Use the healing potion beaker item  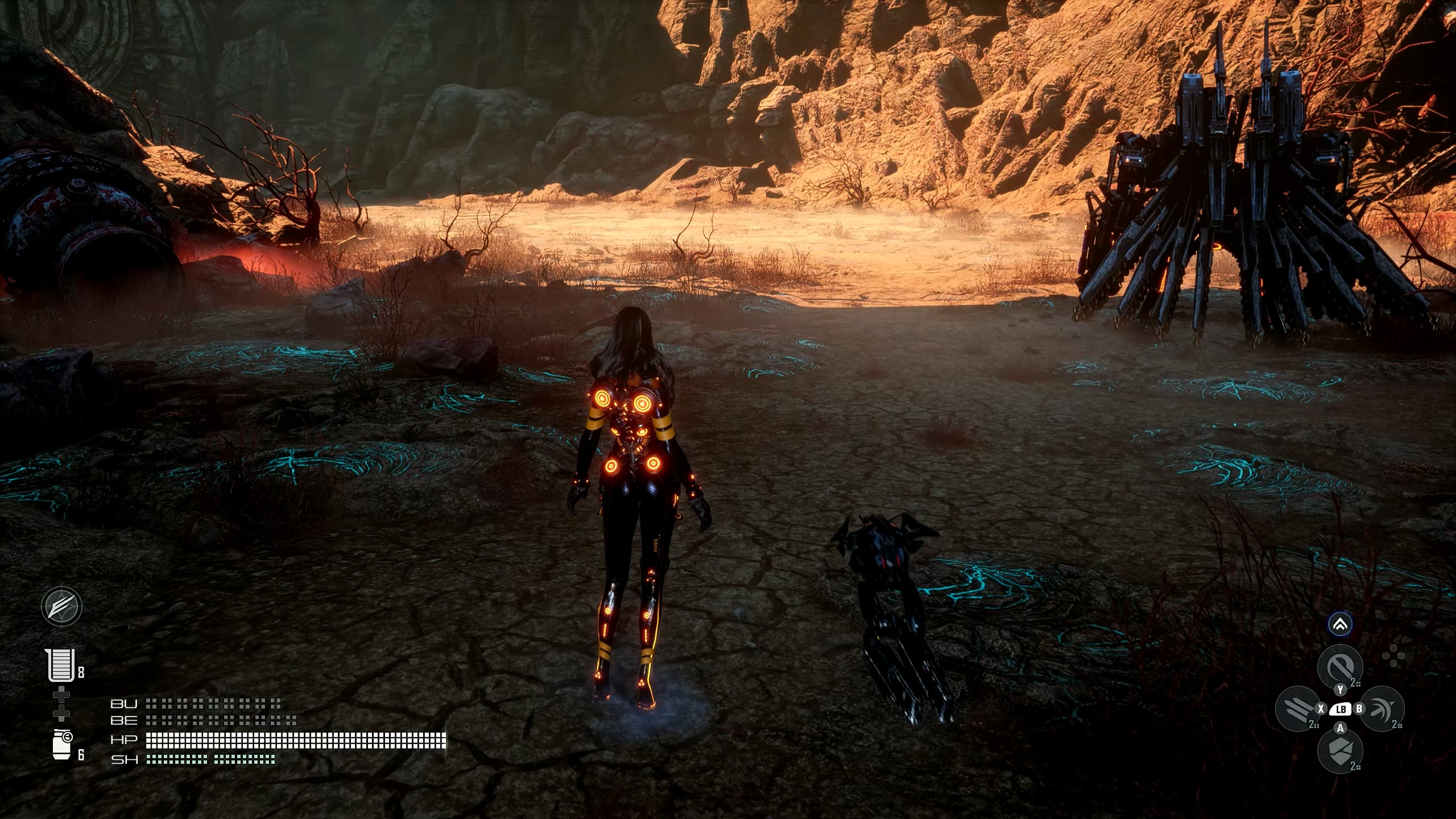[61, 665]
